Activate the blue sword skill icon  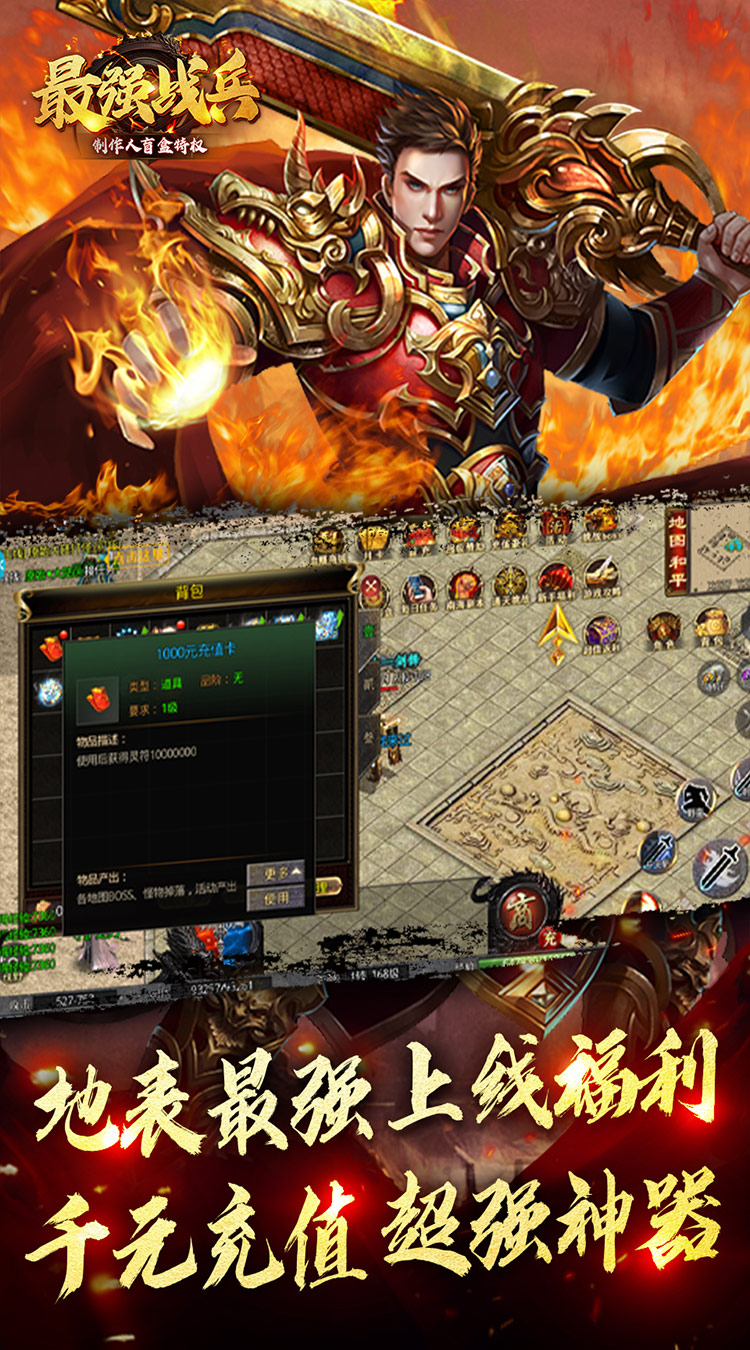point(659,851)
